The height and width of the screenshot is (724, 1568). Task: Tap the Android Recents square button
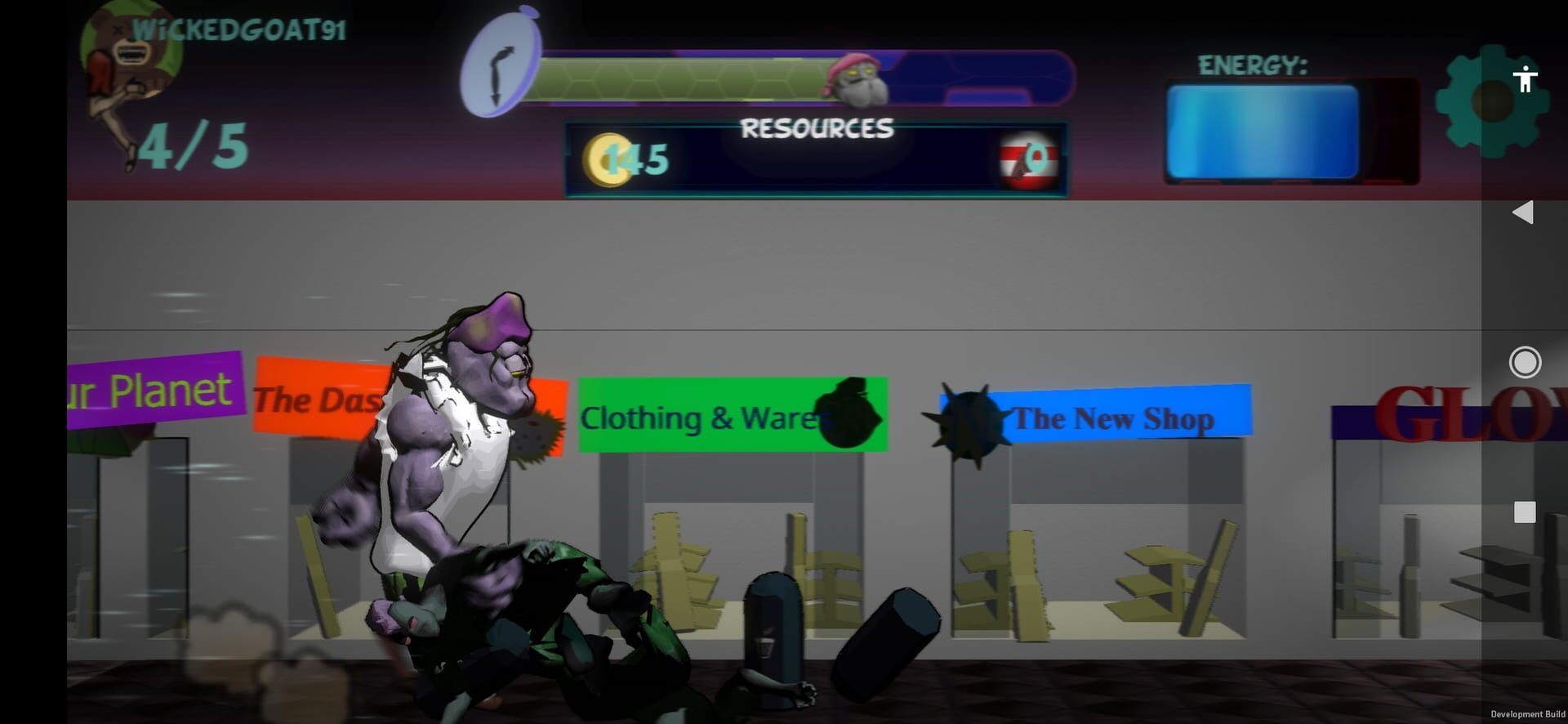click(1524, 512)
